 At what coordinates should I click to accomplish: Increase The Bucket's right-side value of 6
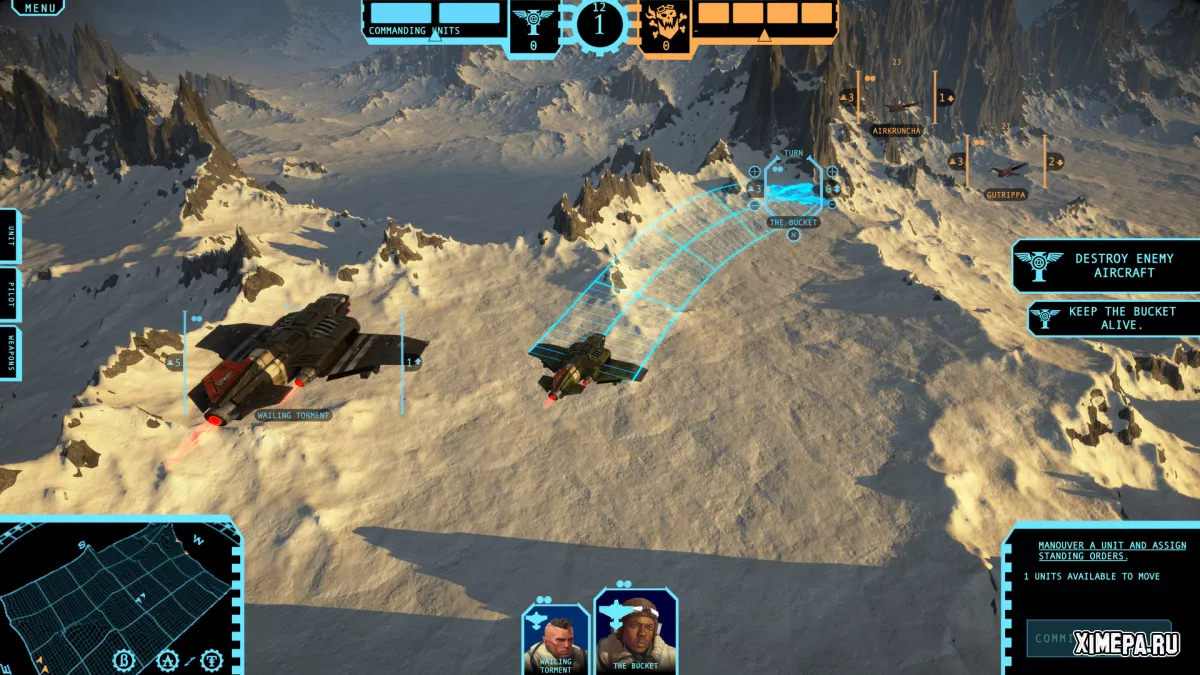[x=832, y=171]
